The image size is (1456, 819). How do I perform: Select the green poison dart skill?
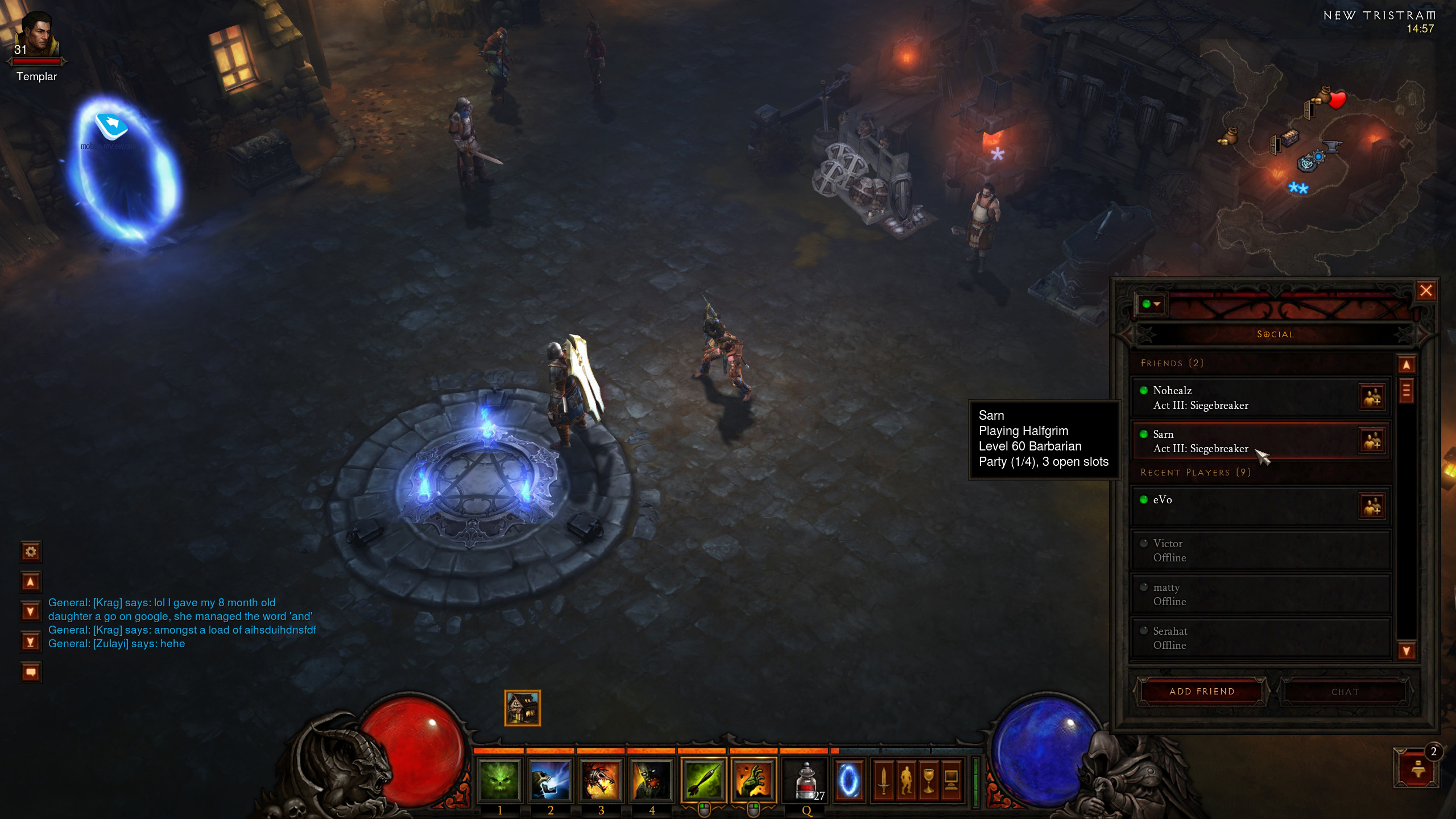tap(704, 780)
